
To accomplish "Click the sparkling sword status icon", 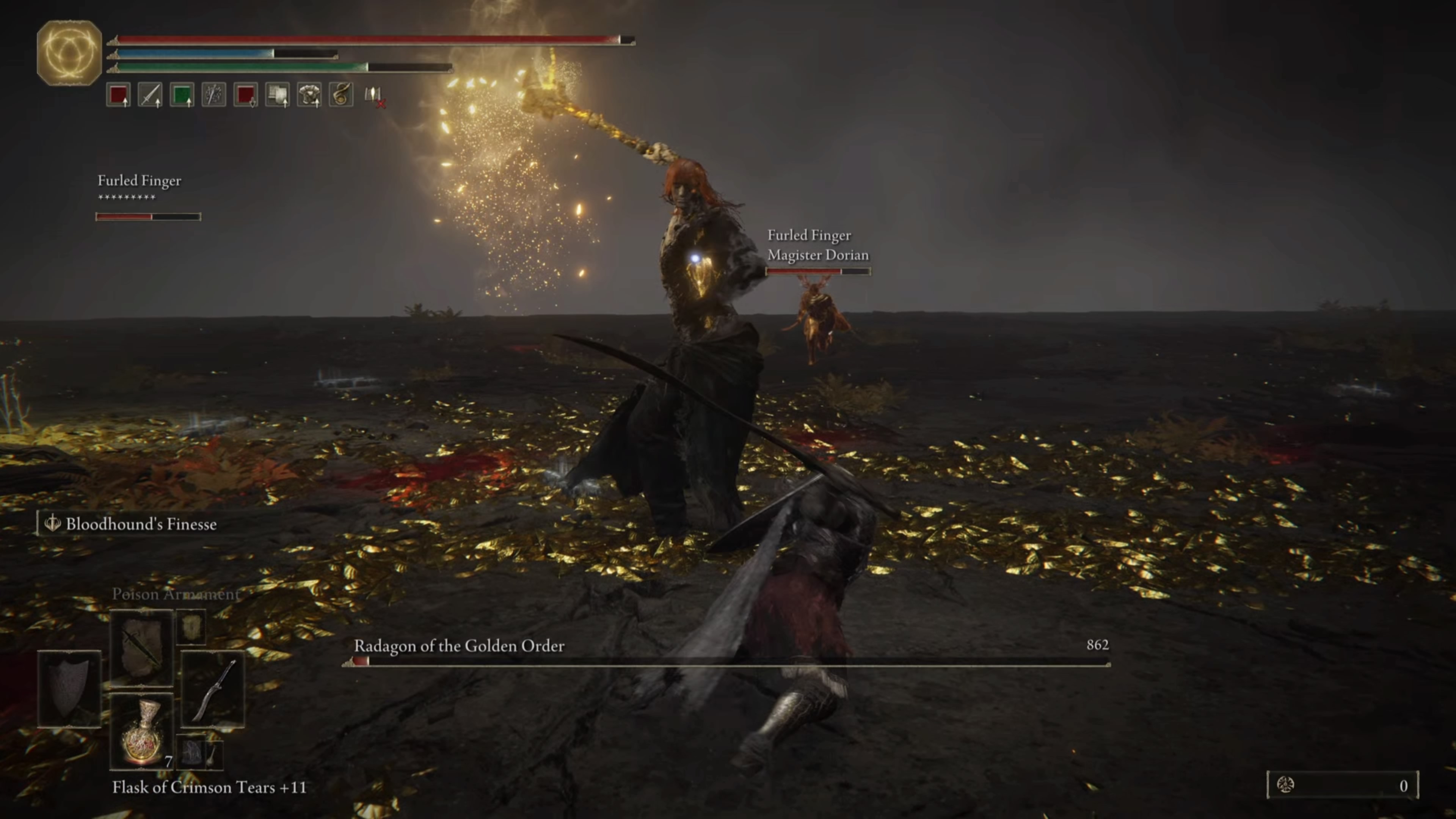I will [x=213, y=94].
